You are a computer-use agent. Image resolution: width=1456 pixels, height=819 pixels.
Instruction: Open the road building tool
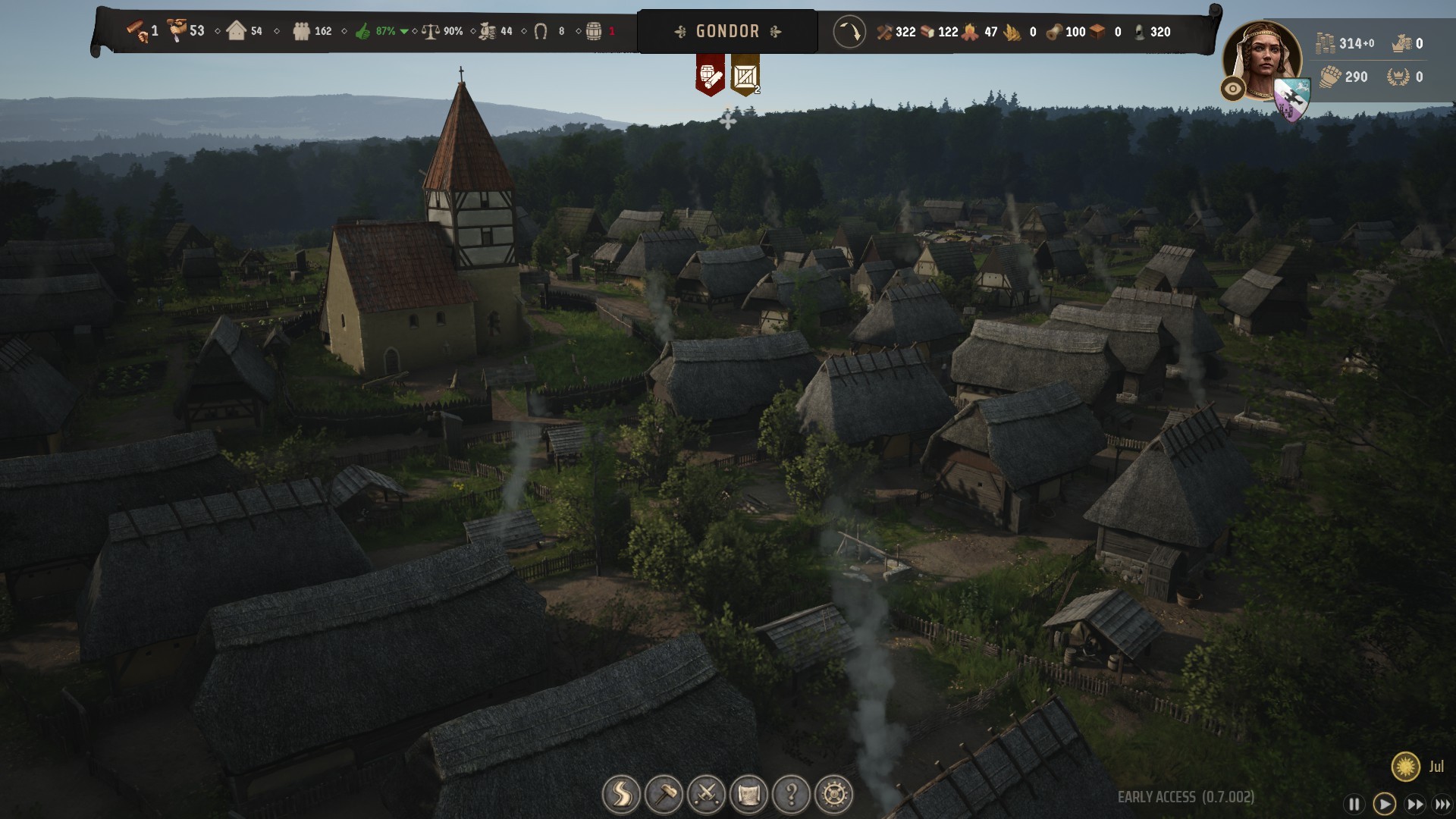tap(621, 795)
